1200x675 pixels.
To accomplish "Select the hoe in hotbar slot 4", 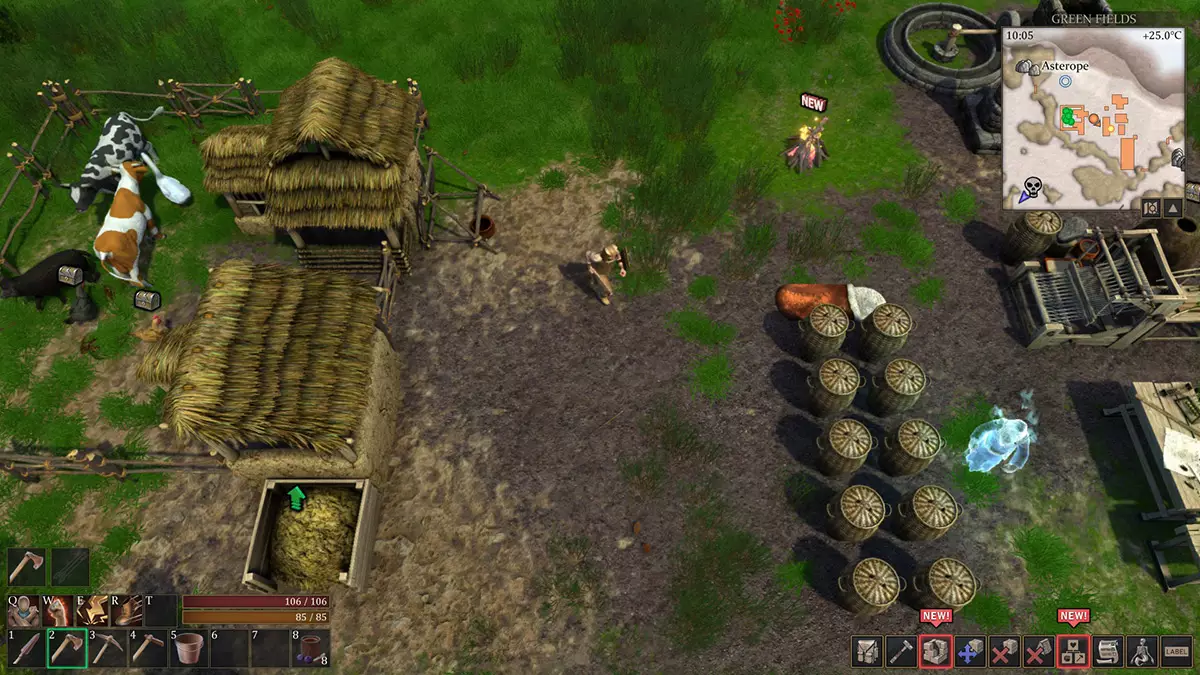I will click(148, 650).
